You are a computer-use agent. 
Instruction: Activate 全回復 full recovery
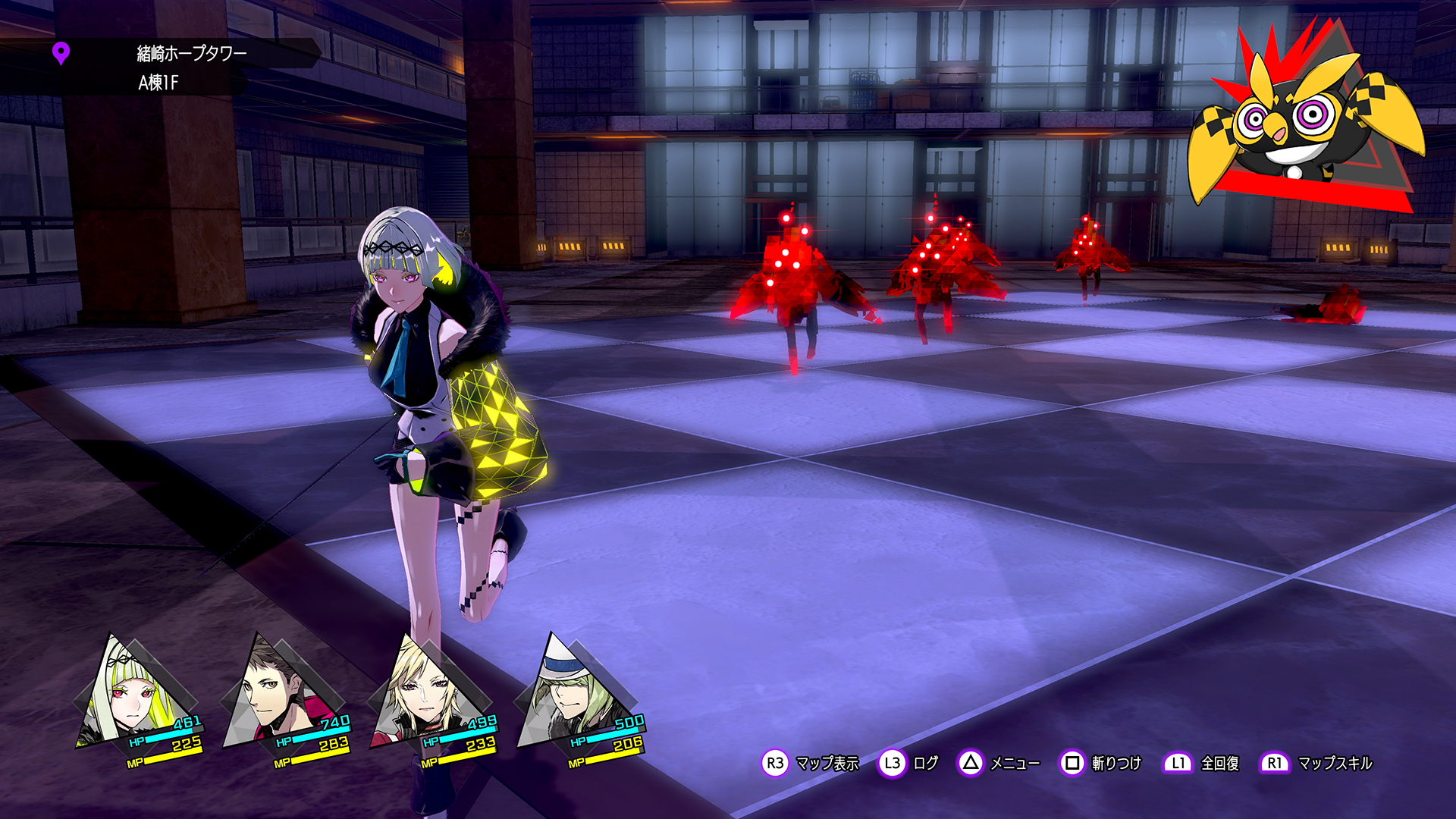point(1201,763)
